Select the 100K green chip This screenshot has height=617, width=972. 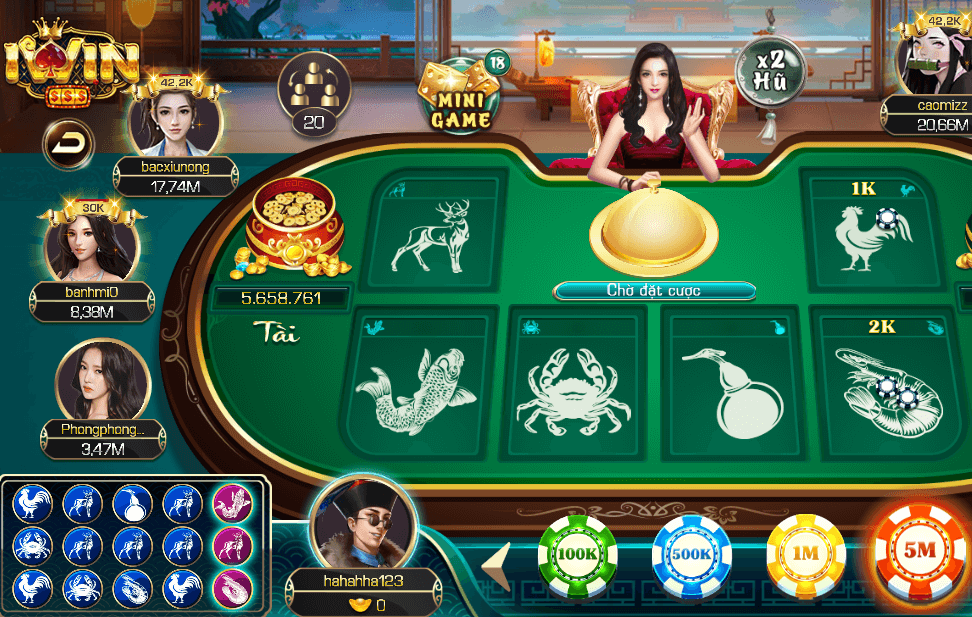tap(577, 554)
